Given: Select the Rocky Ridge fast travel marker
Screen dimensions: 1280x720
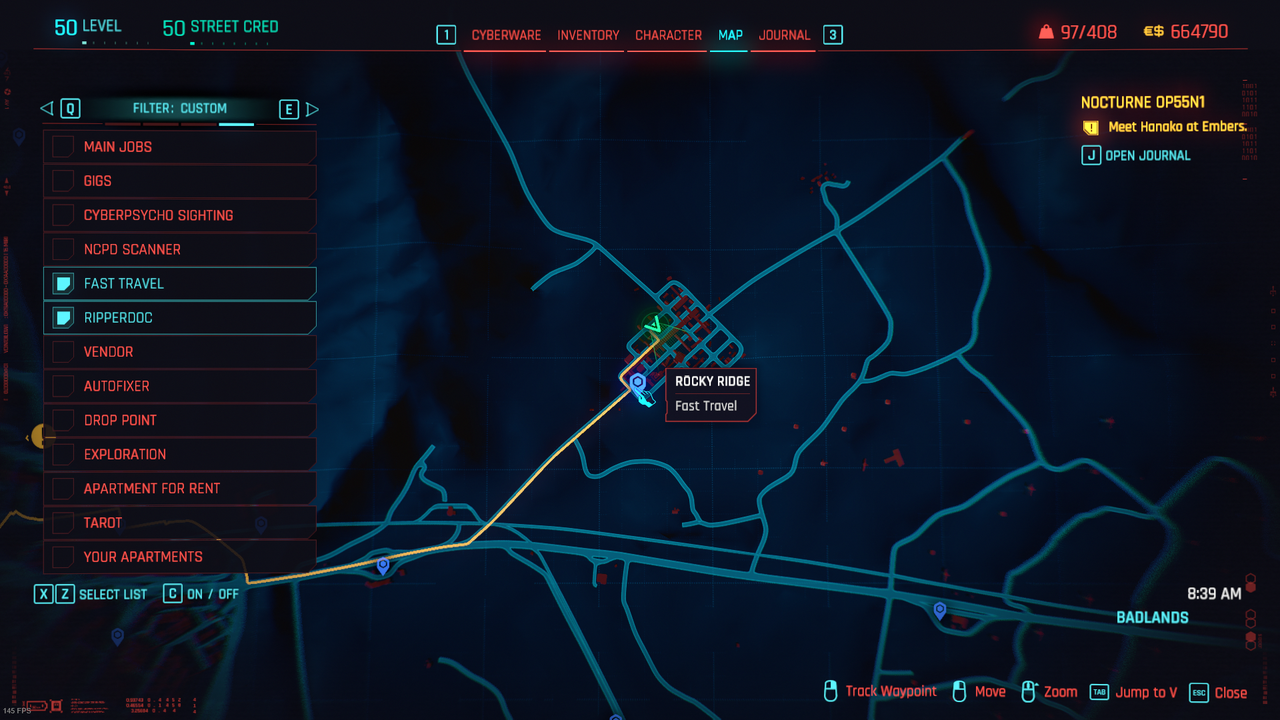Looking at the screenshot, I should [638, 383].
